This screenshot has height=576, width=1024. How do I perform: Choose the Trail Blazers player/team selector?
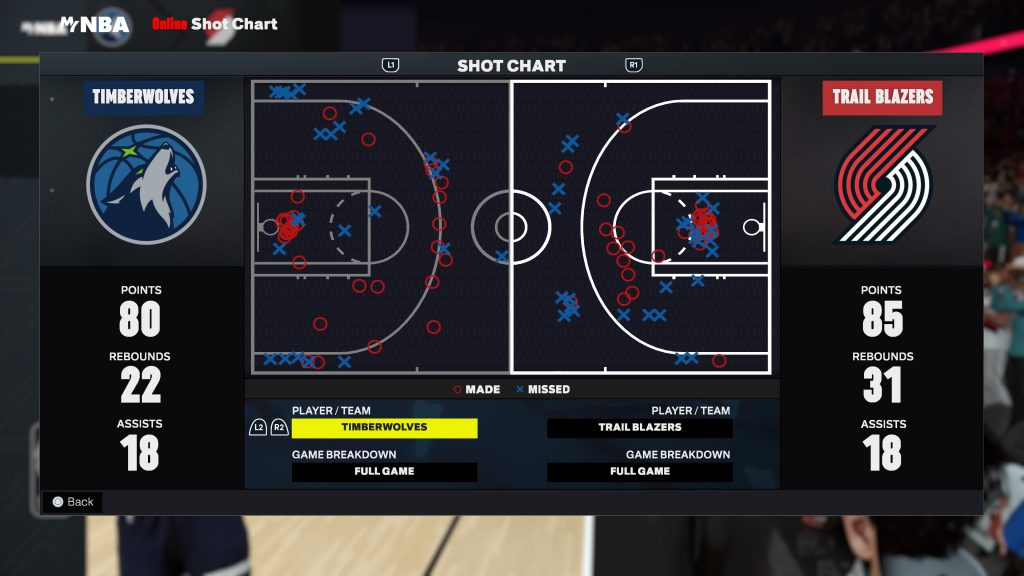coord(640,428)
